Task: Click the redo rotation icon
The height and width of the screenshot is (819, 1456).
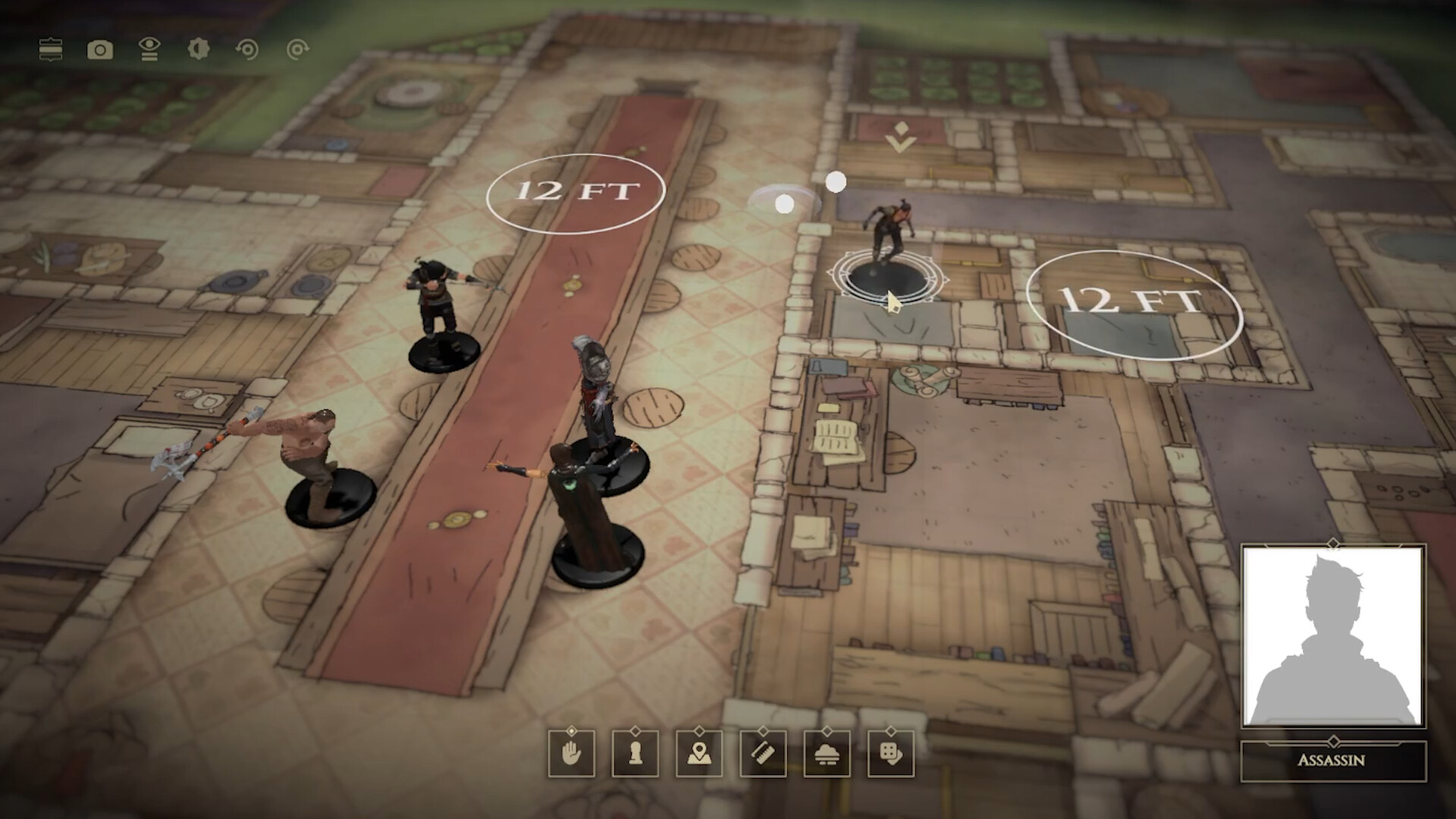Action: (x=297, y=49)
